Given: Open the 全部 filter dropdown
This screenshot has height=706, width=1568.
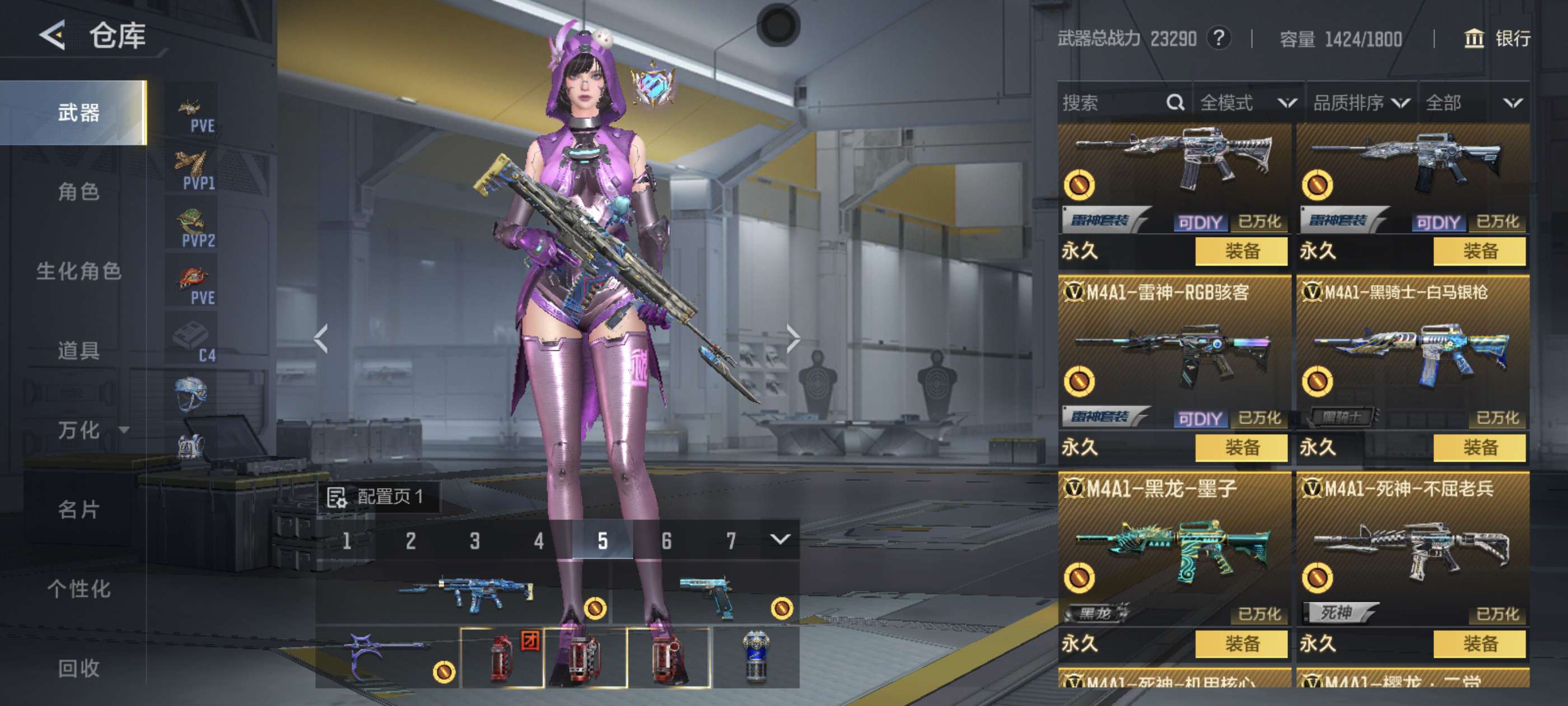Looking at the screenshot, I should (1474, 103).
